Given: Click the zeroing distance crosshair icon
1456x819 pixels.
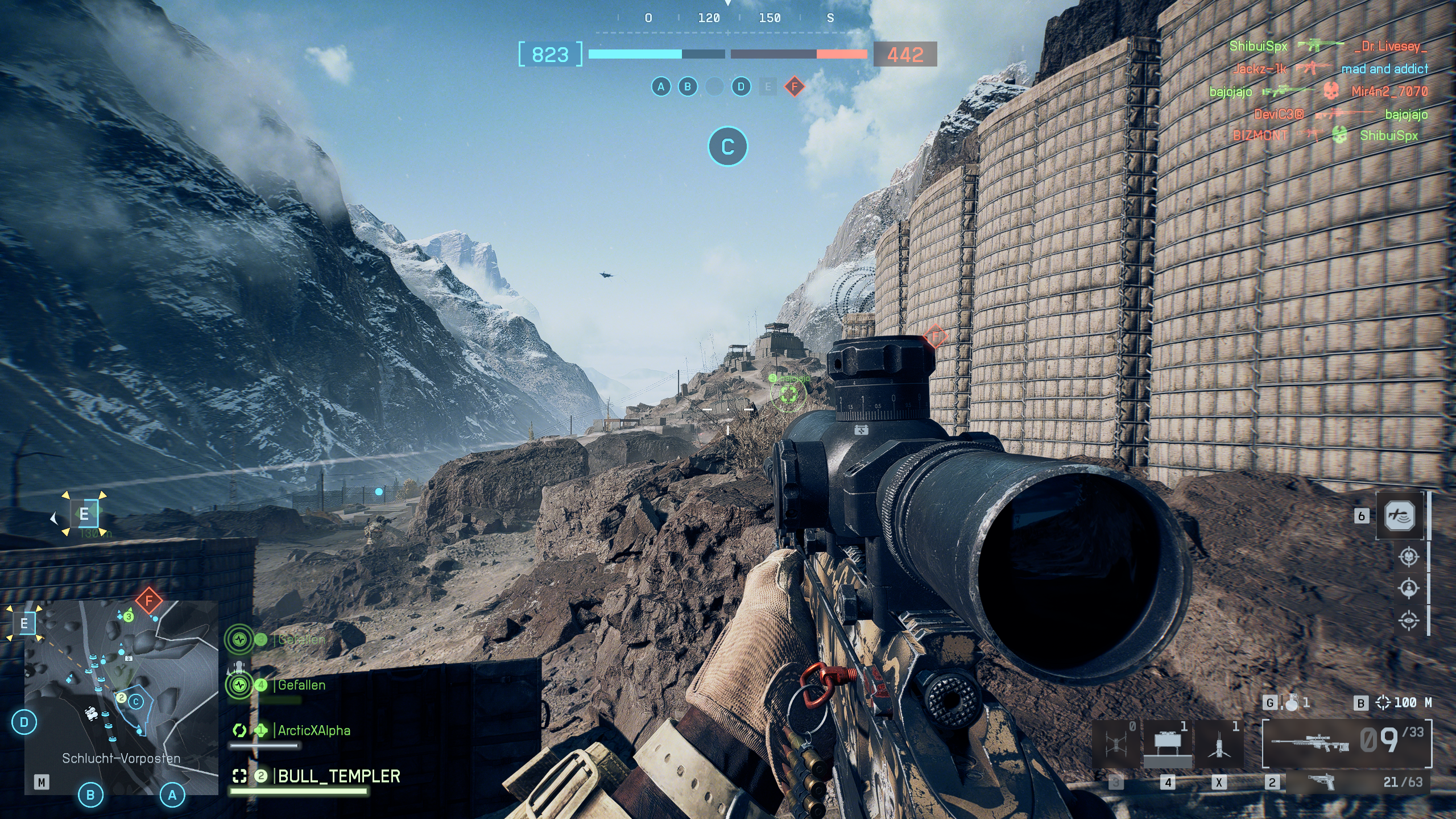Looking at the screenshot, I should coord(1382,703).
